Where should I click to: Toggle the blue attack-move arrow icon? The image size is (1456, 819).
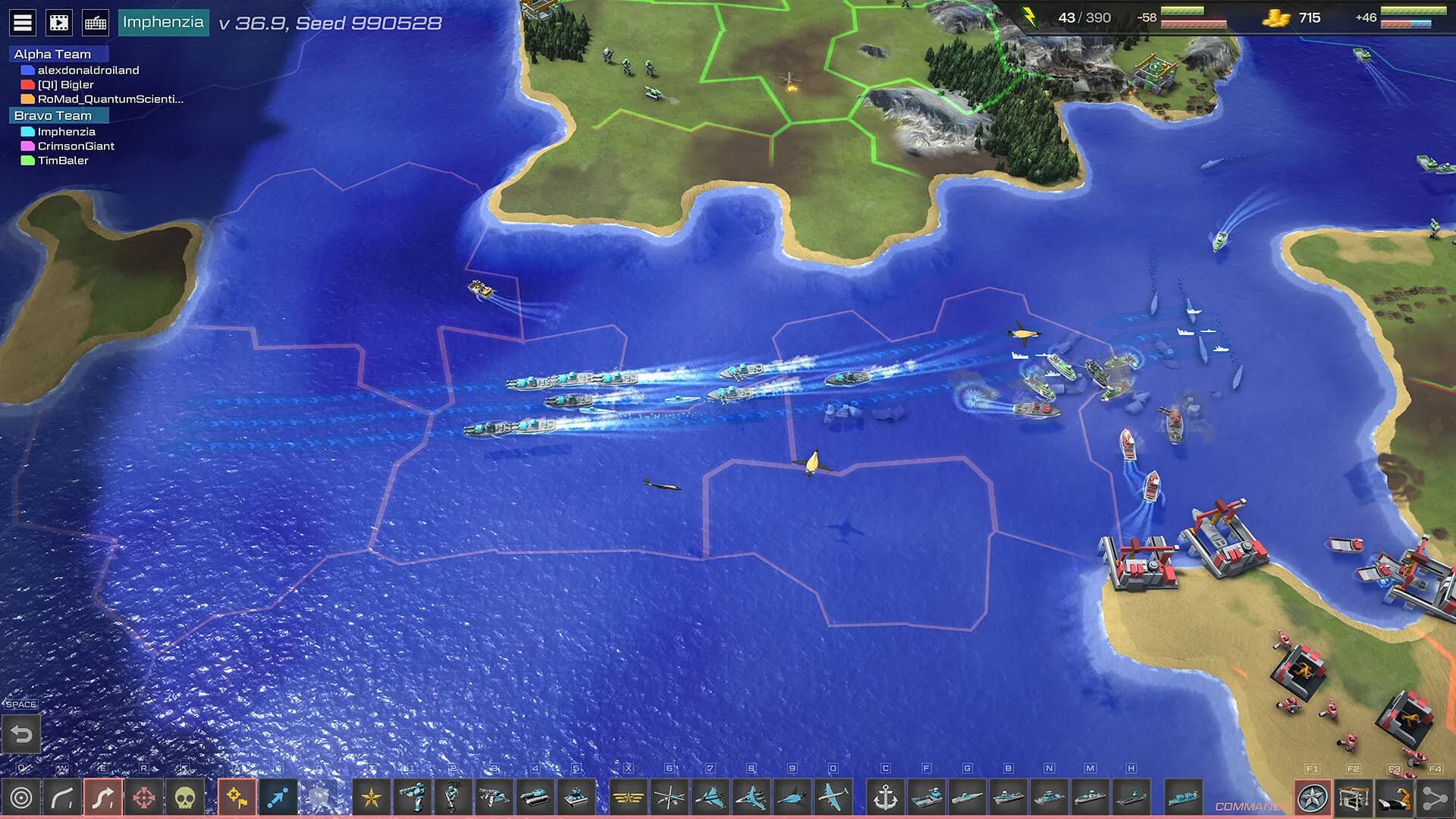pyautogui.click(x=278, y=797)
